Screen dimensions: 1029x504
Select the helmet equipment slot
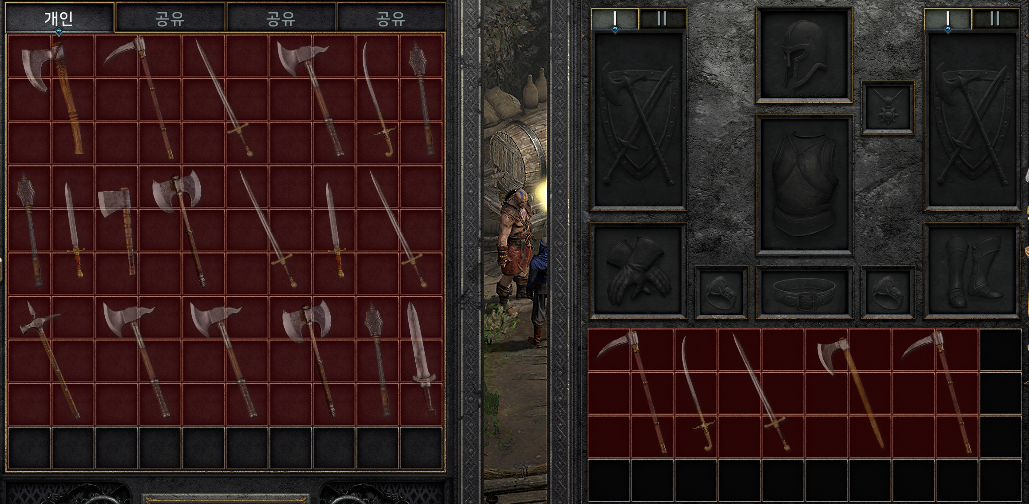(x=803, y=55)
